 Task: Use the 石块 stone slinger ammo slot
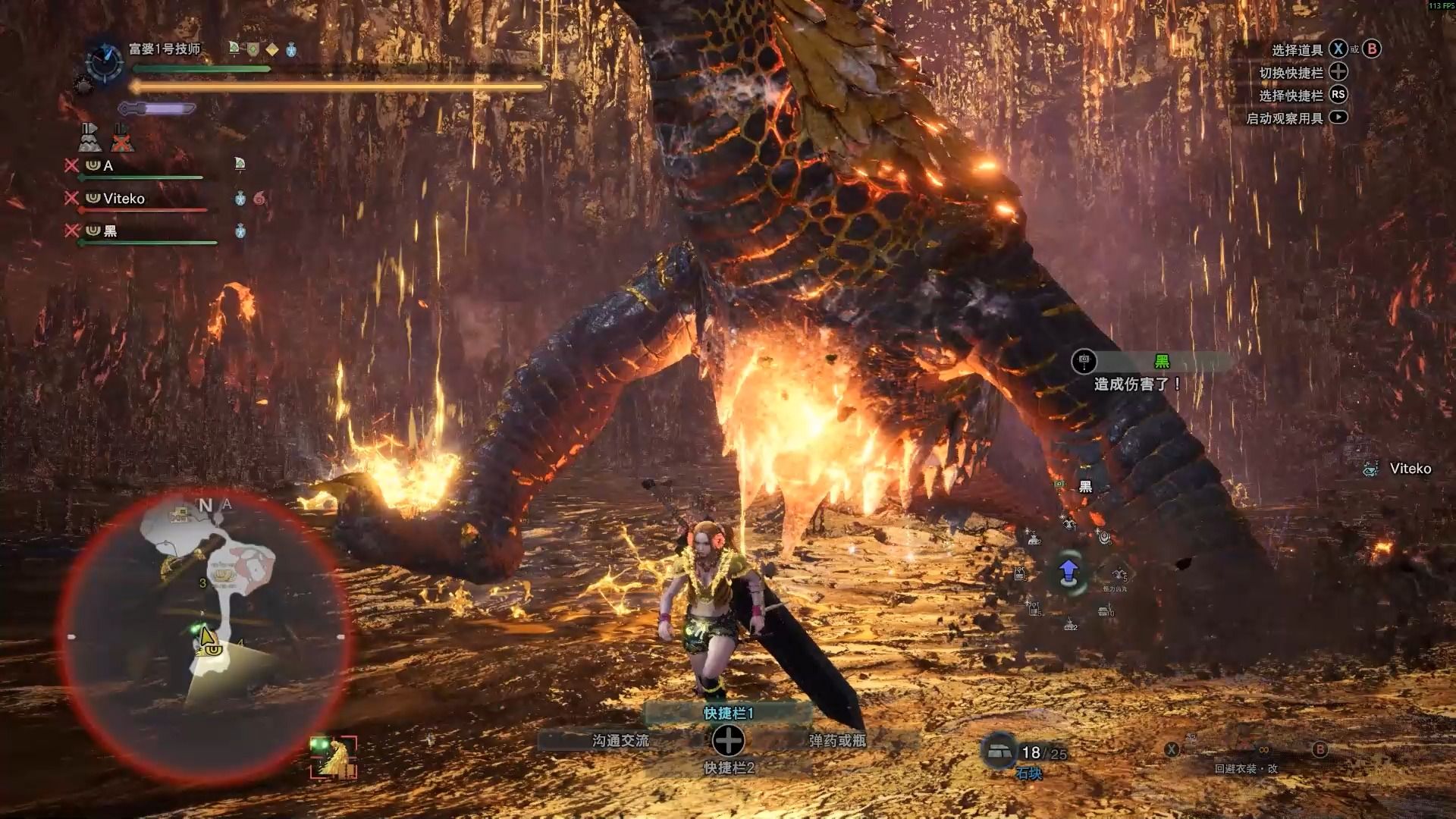click(x=999, y=752)
